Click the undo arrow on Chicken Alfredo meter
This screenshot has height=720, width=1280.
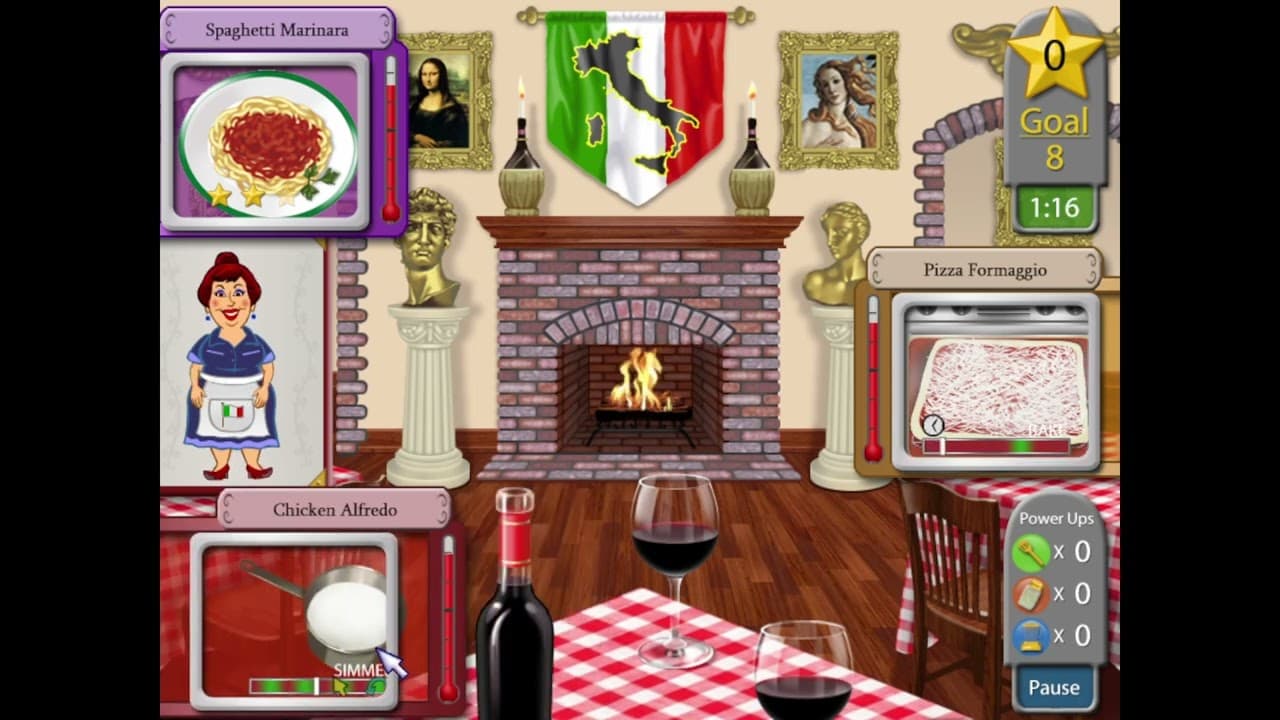(376, 685)
